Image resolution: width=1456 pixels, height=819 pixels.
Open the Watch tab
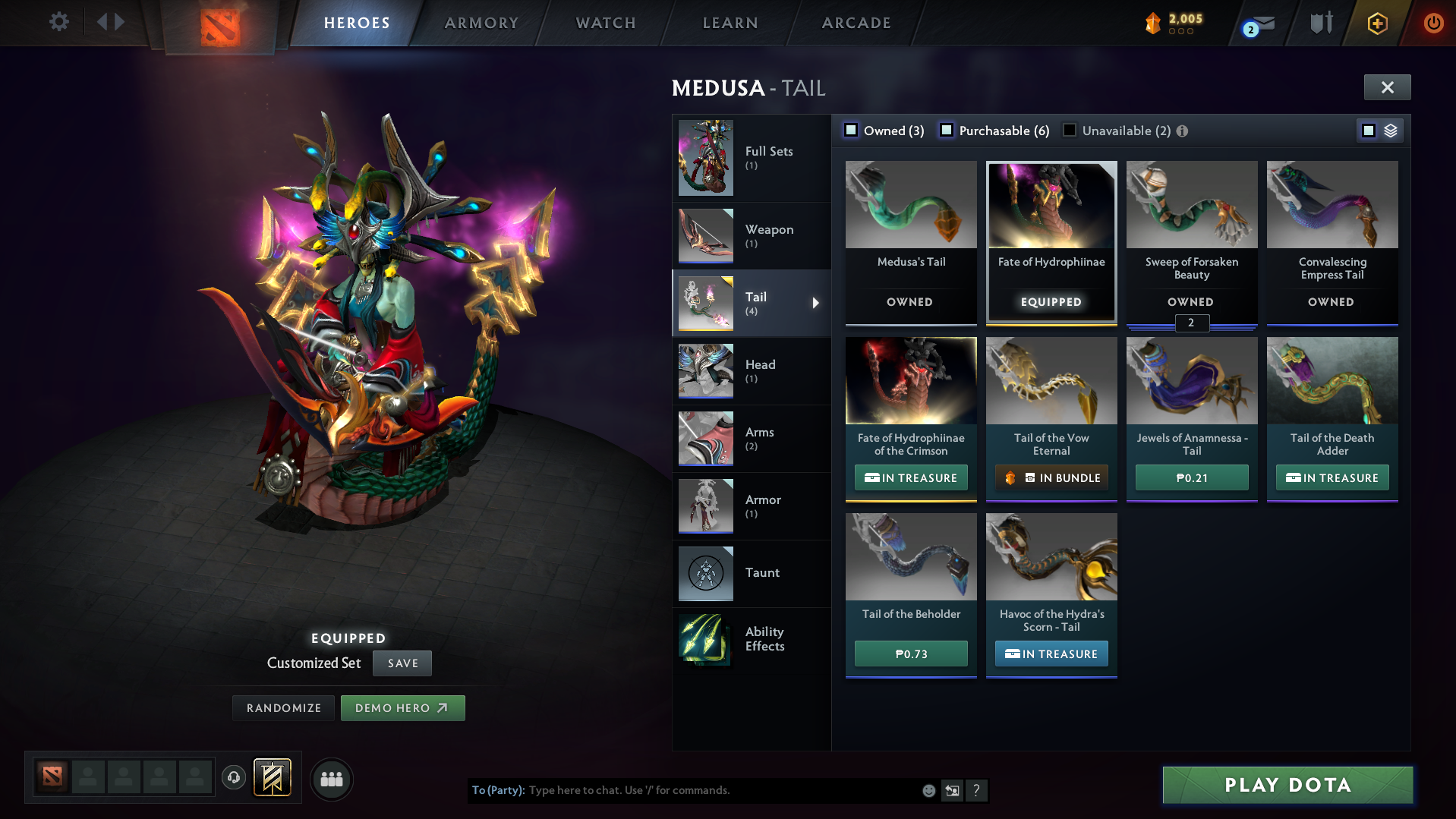pos(606,23)
